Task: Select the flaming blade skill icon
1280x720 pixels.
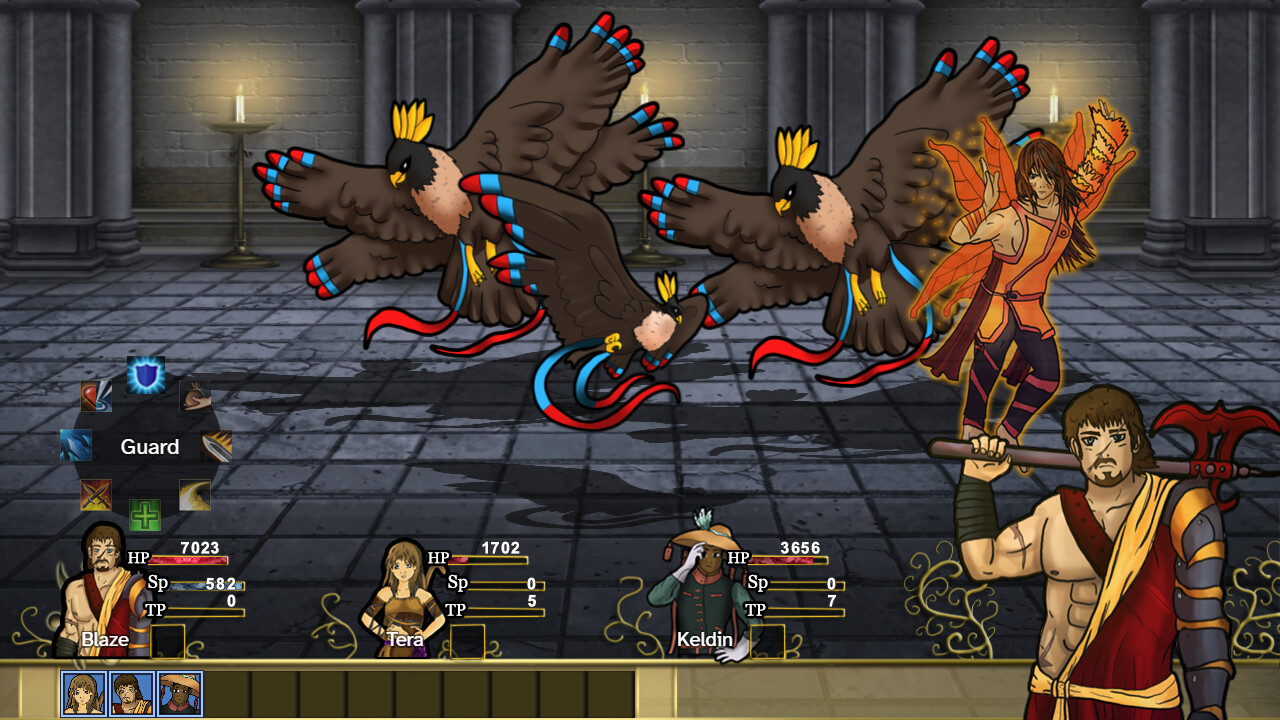Action: (215, 447)
